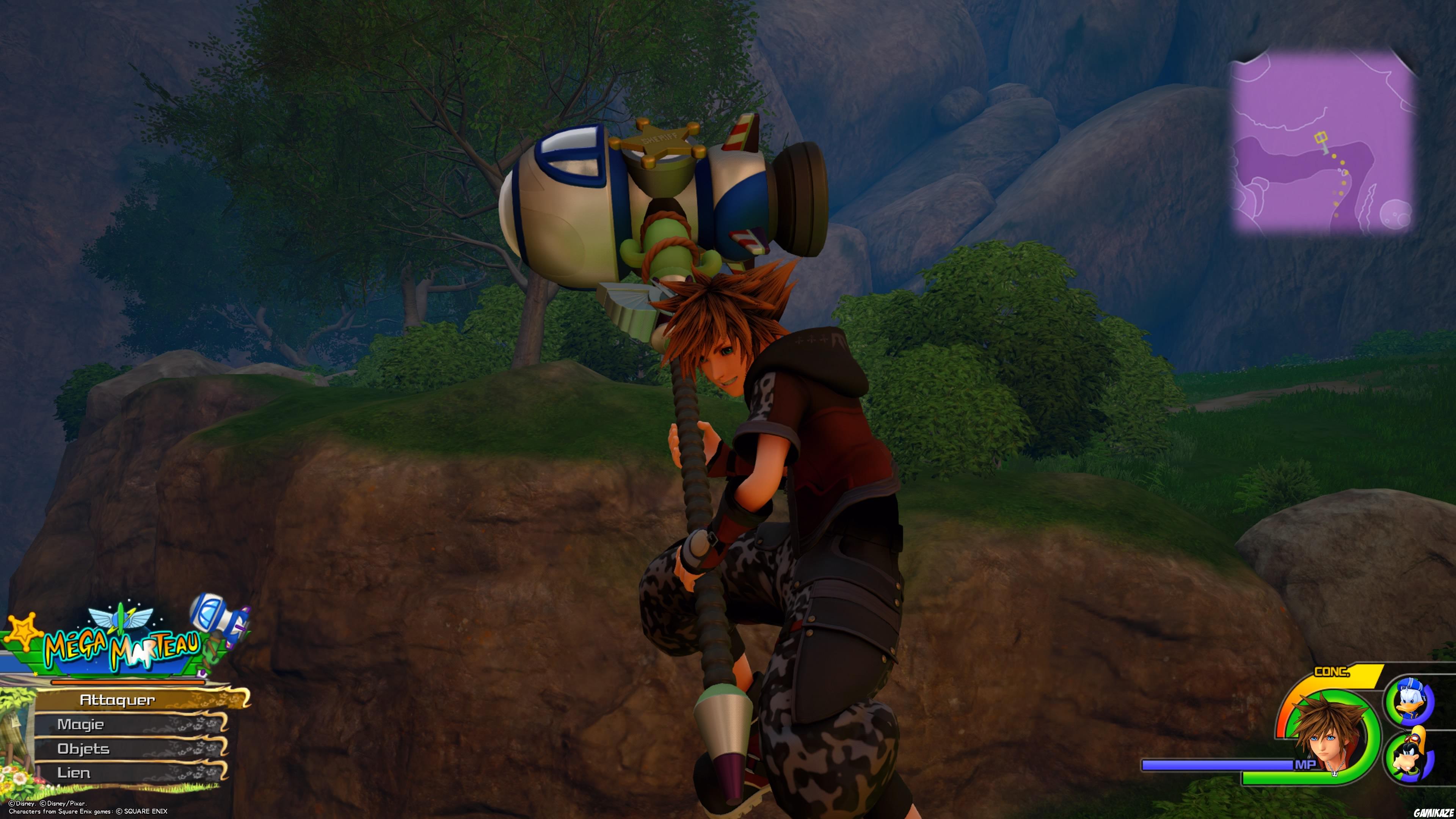Select the "Objets" command
This screenshot has width=1456, height=819.
pos(84,748)
